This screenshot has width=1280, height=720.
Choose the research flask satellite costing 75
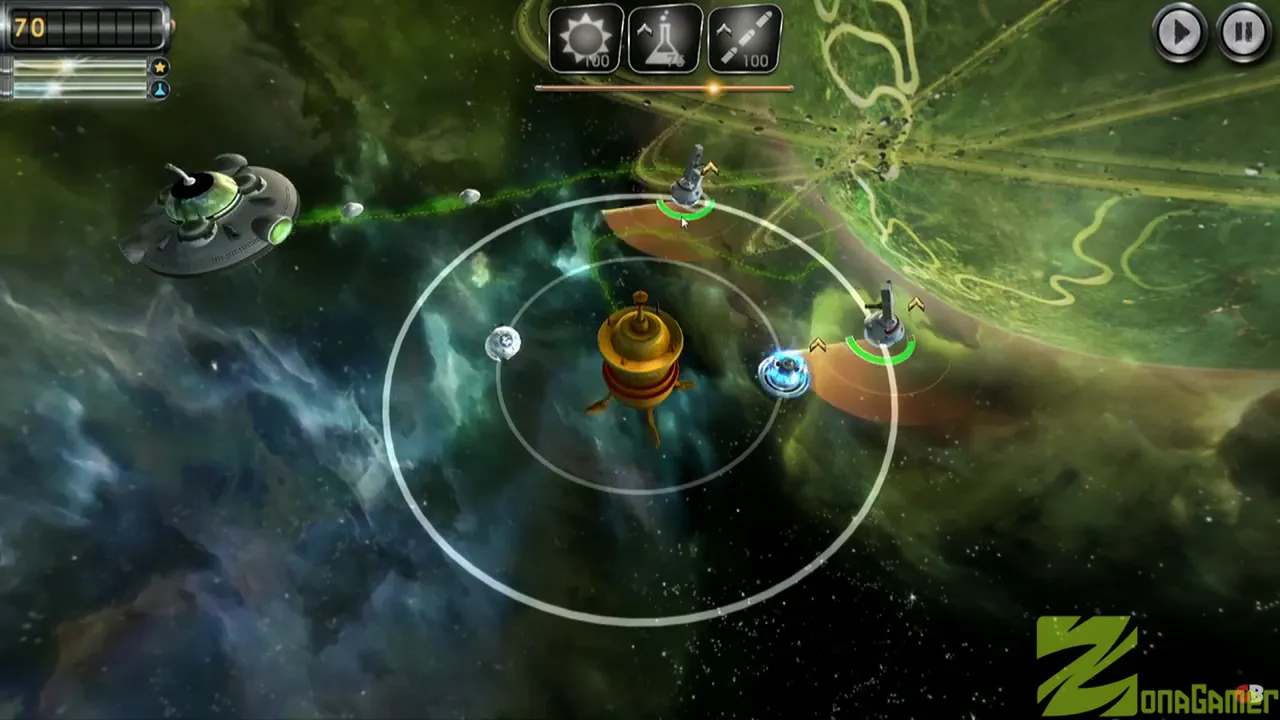665,39
